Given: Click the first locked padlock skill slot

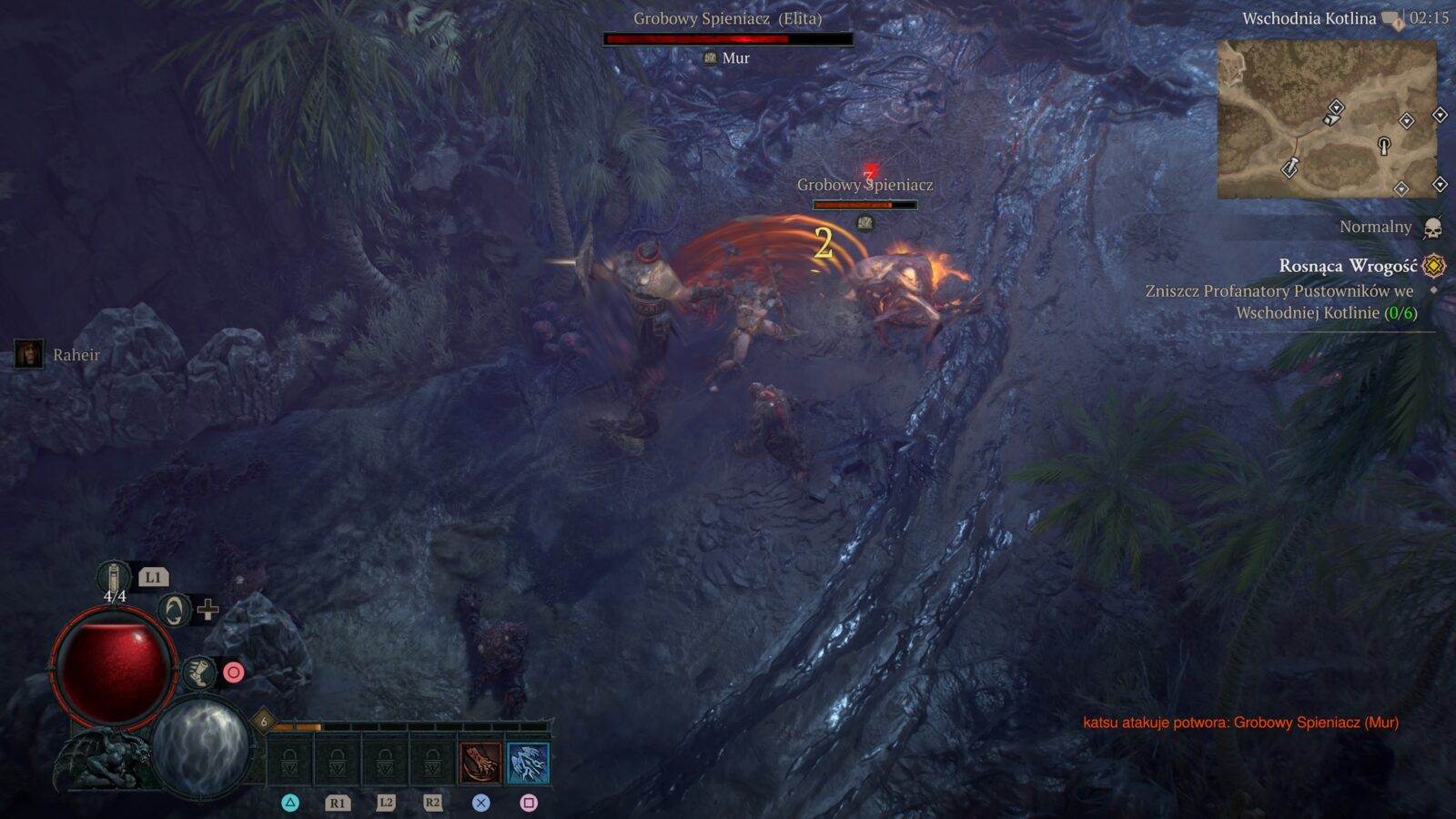Looking at the screenshot, I should (x=289, y=763).
